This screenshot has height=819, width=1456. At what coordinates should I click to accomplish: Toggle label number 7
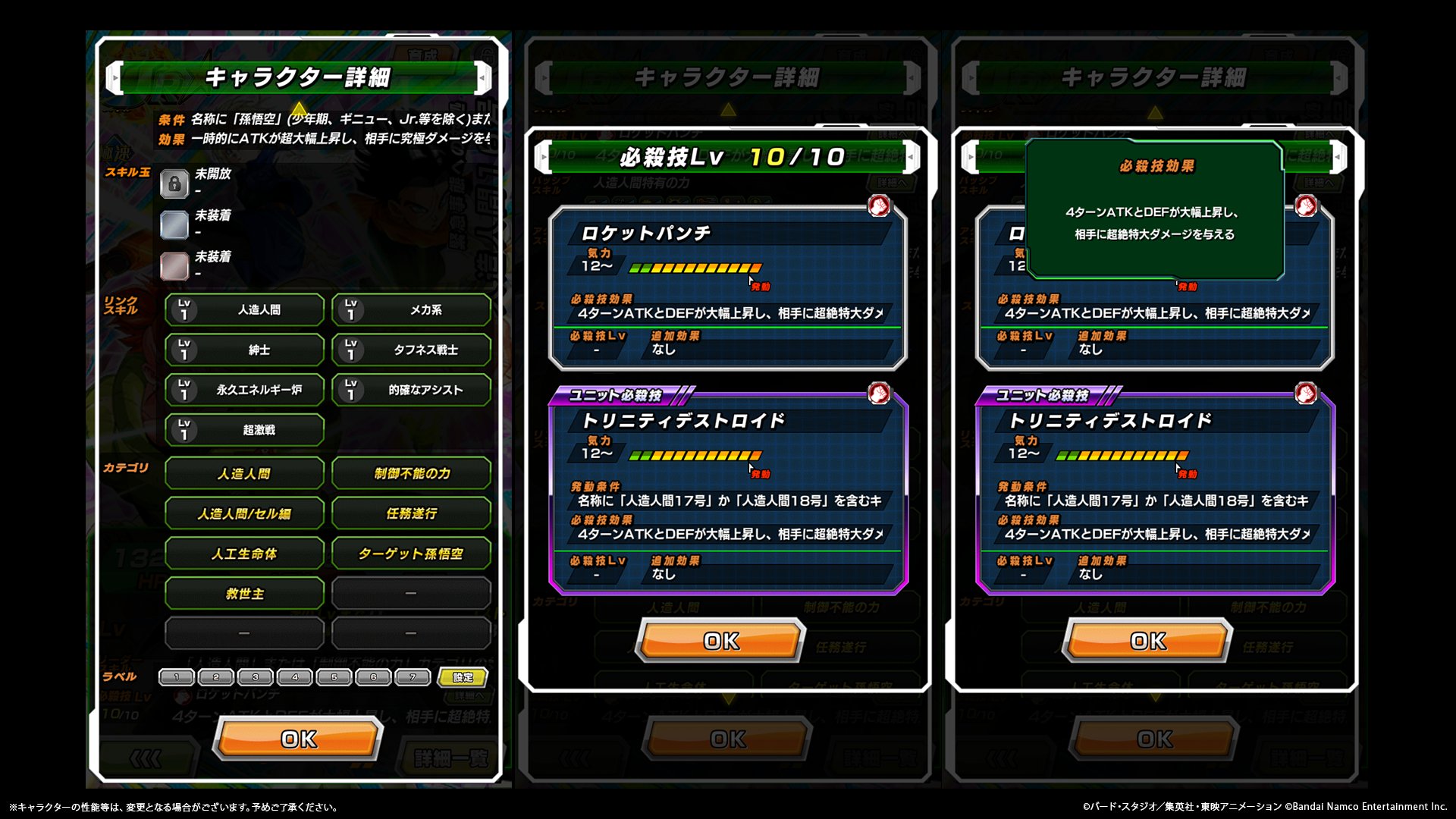(x=413, y=677)
